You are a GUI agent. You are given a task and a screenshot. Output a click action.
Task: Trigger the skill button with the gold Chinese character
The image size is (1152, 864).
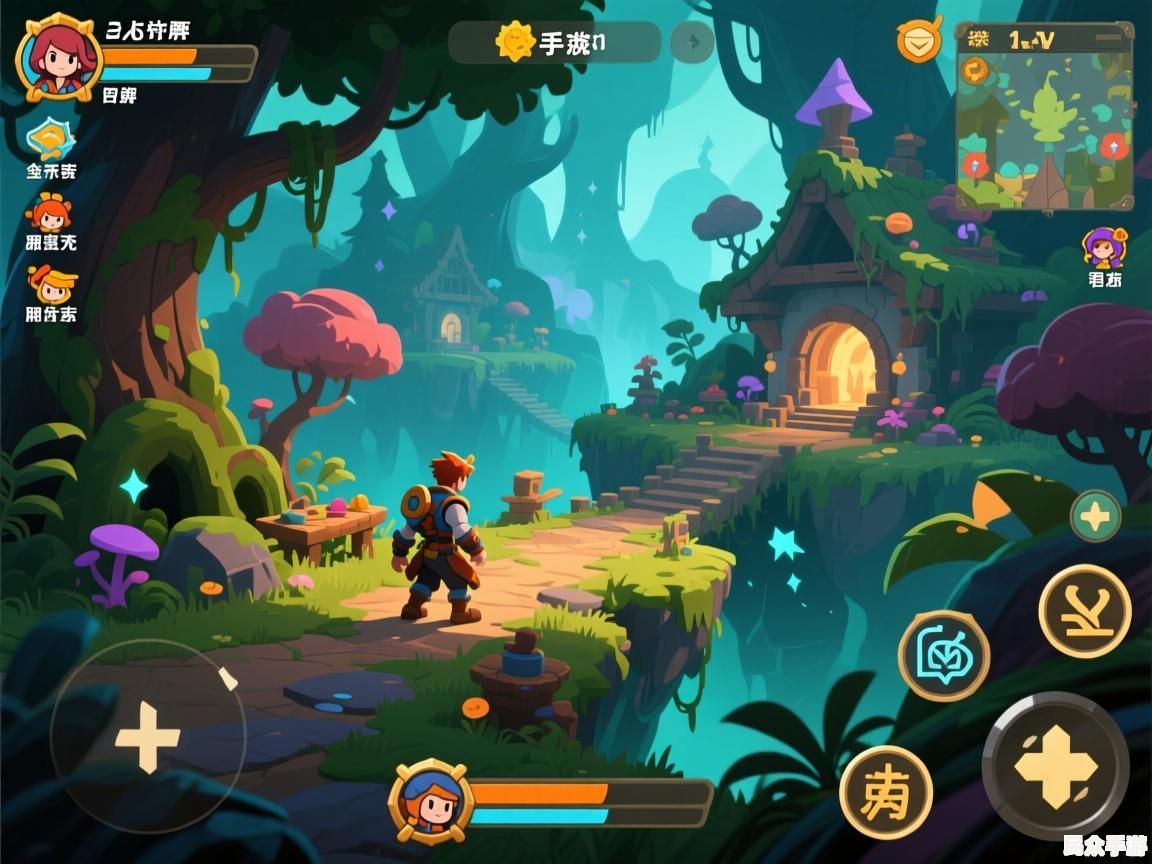[x=885, y=792]
